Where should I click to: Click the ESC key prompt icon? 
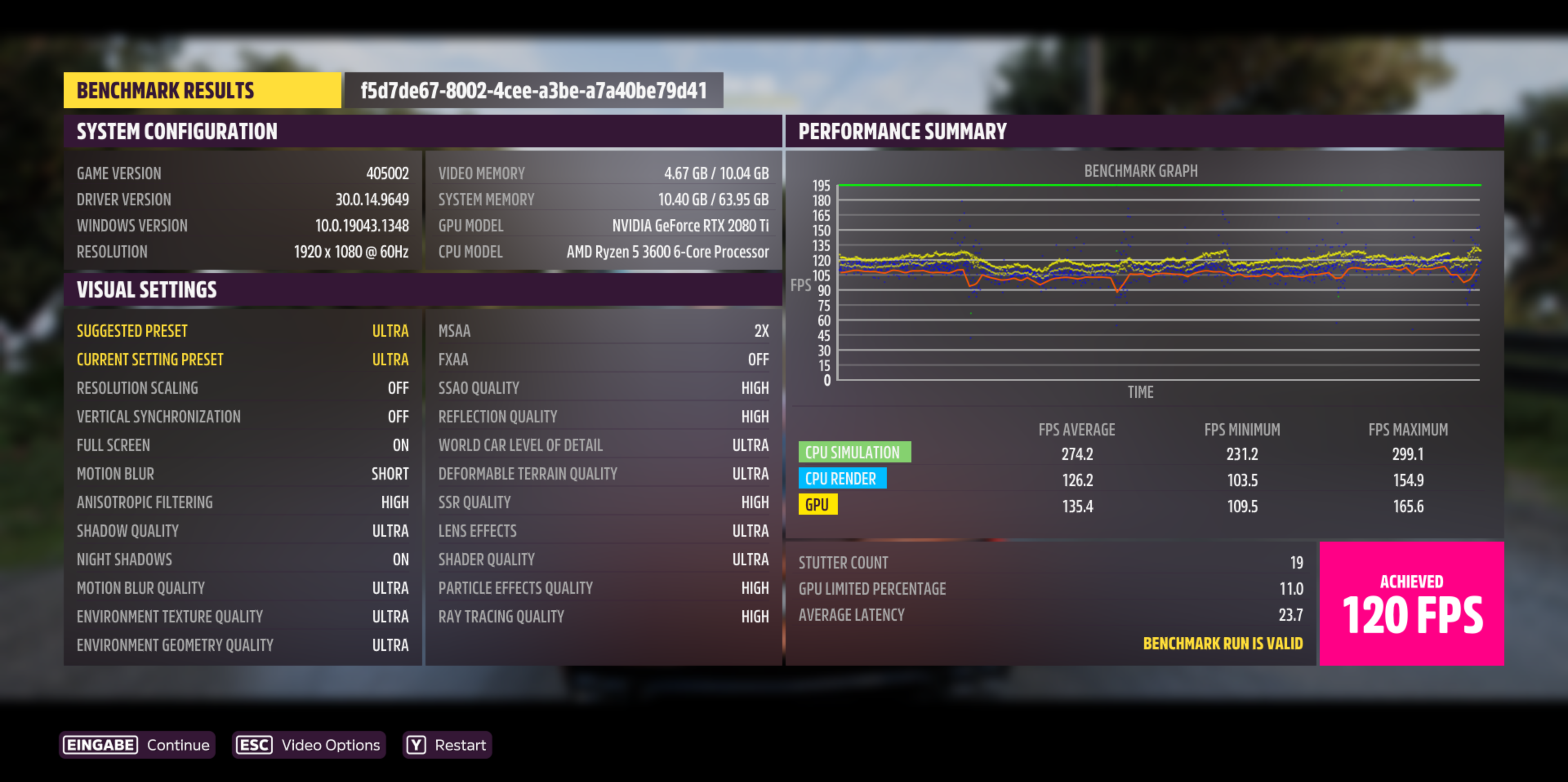point(254,744)
